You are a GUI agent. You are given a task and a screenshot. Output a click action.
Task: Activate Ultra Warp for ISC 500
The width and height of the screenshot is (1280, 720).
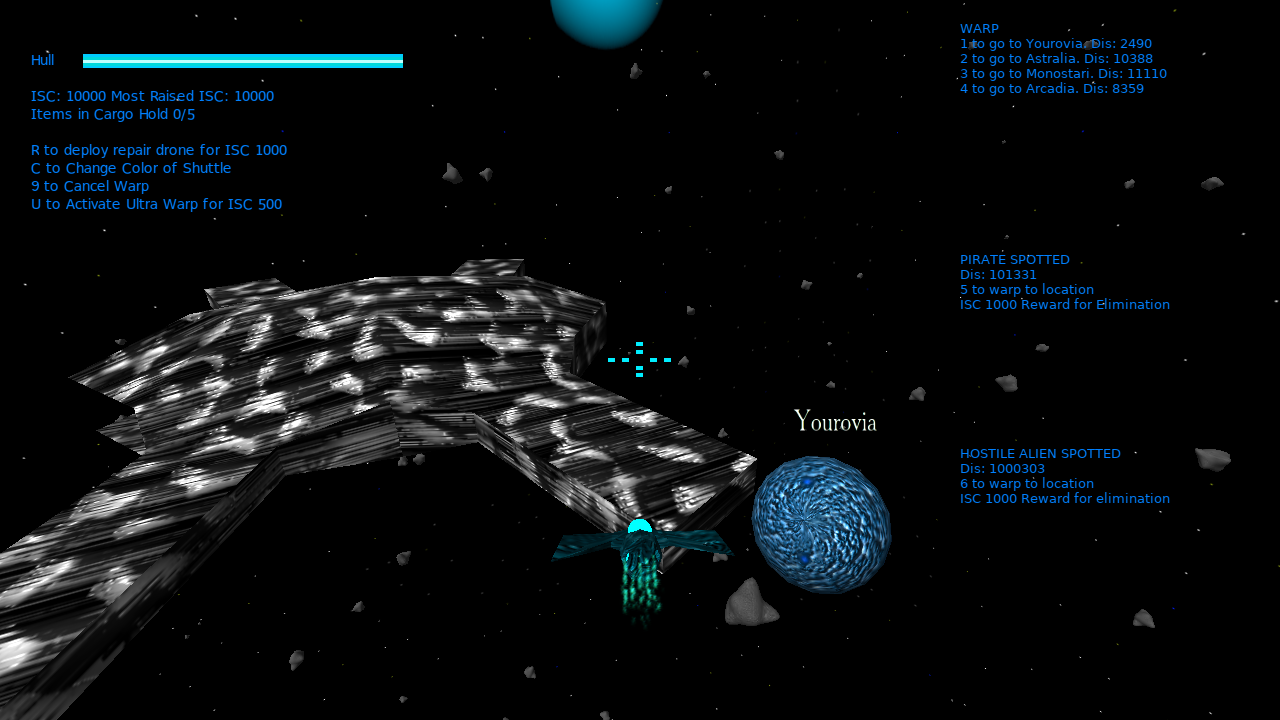[x=156, y=204]
